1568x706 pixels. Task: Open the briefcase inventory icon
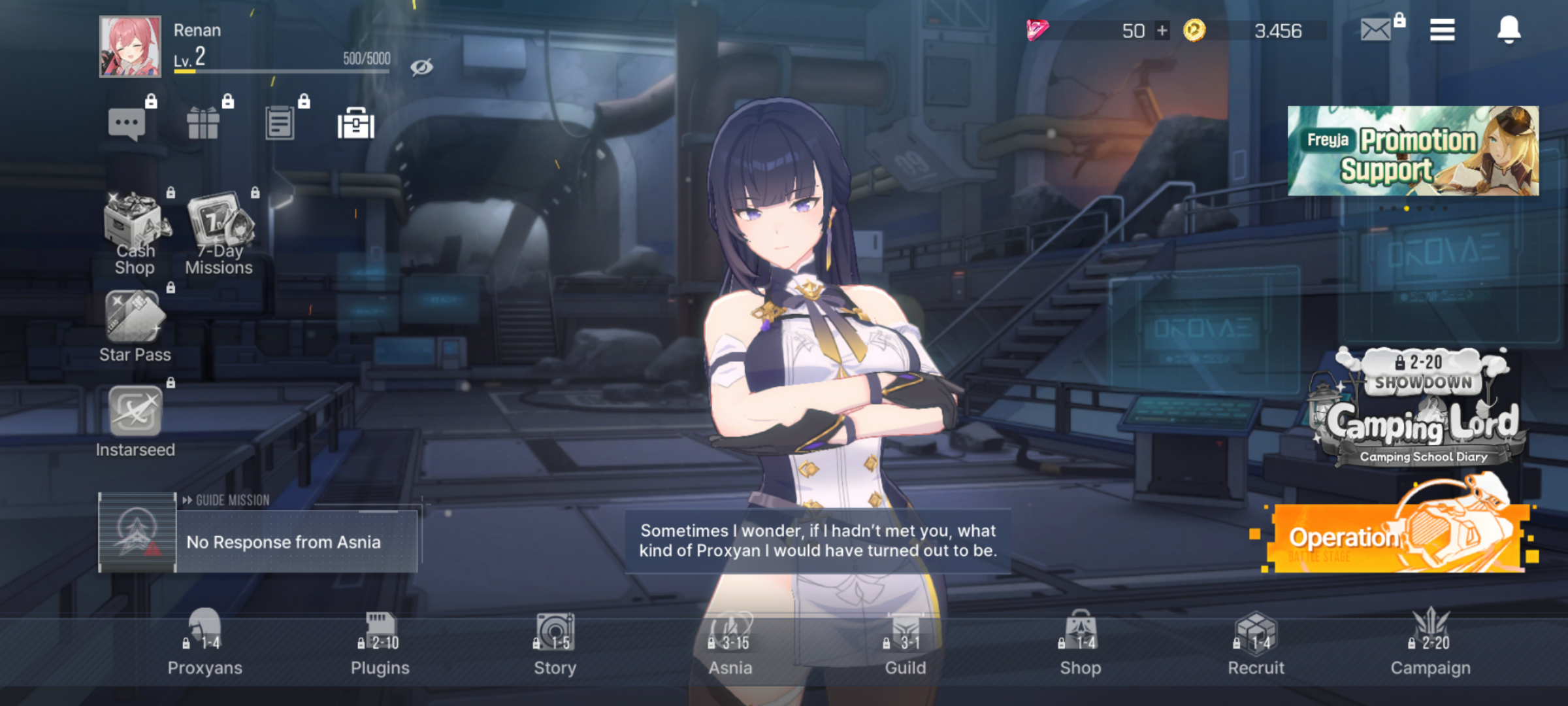coord(356,123)
